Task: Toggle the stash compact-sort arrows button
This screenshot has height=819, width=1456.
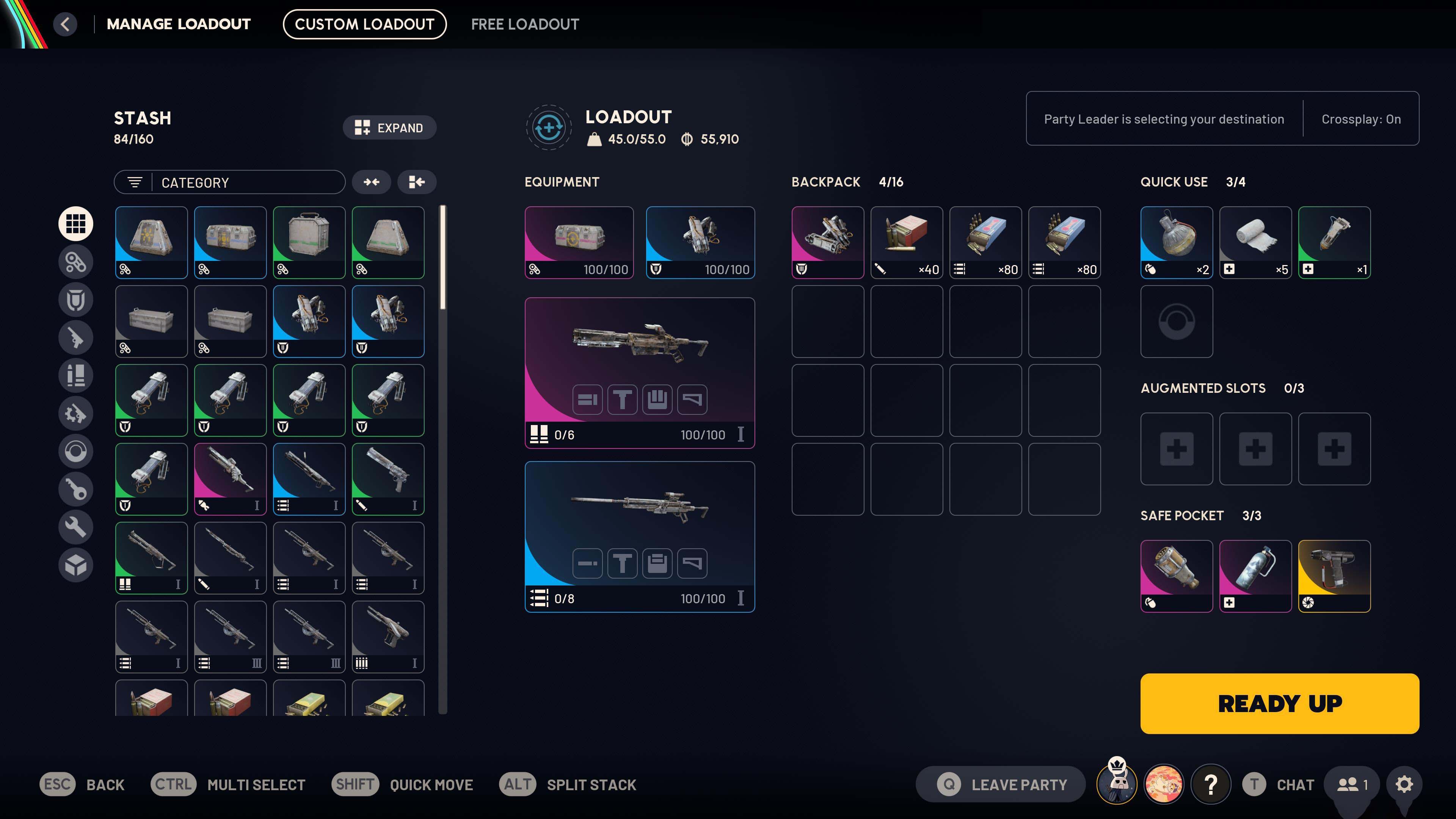Action: pos(372,182)
